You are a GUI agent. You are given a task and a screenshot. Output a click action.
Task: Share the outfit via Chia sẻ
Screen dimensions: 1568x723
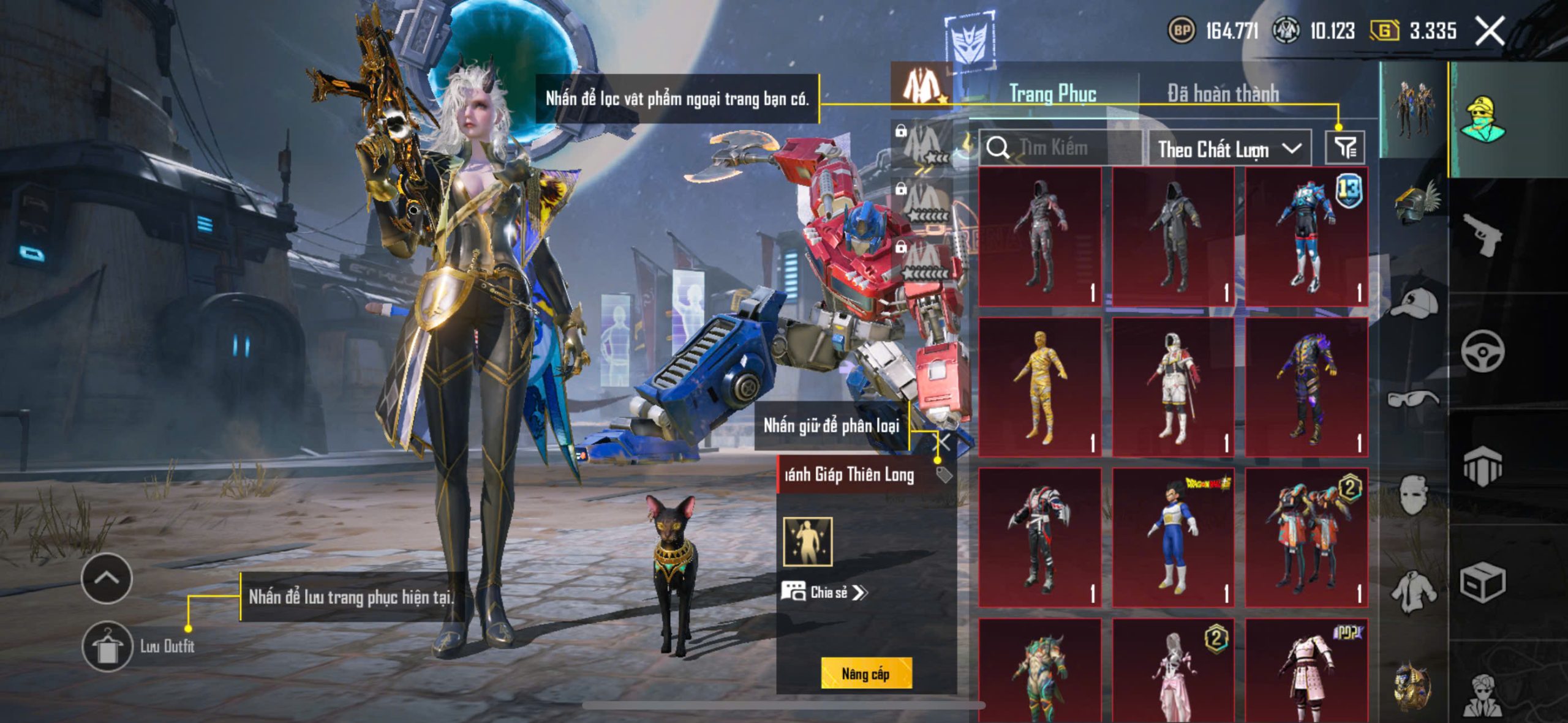[x=824, y=592]
